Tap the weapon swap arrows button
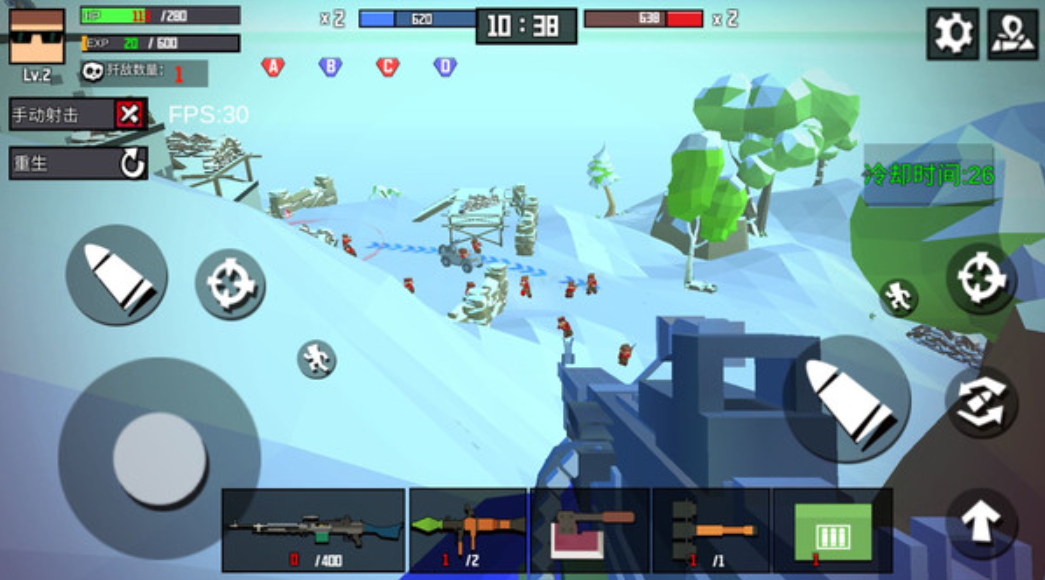Image resolution: width=1045 pixels, height=580 pixels. (x=981, y=401)
